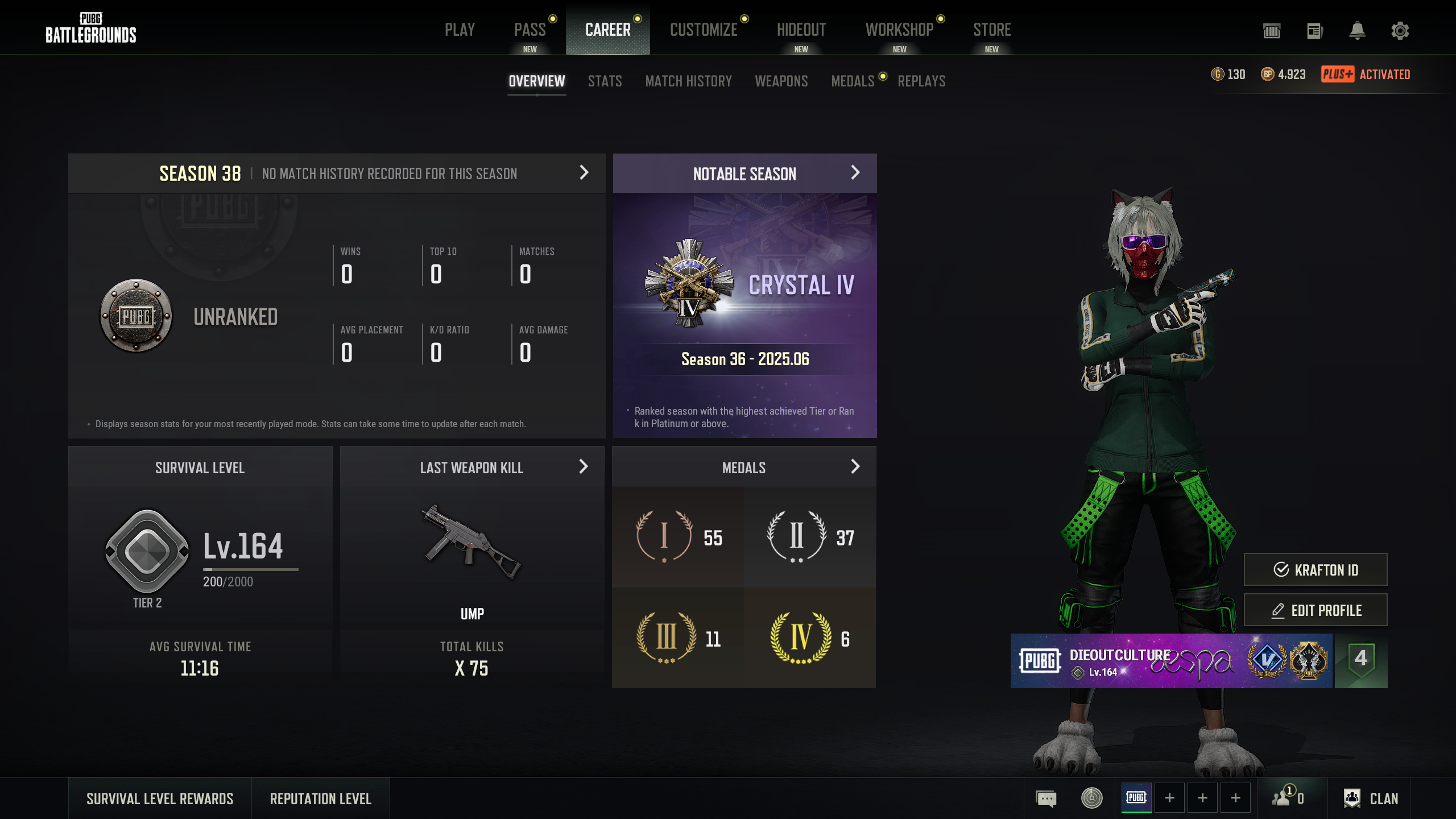This screenshot has width=1456, height=819.
Task: Open the Workshop menu
Action: click(899, 30)
